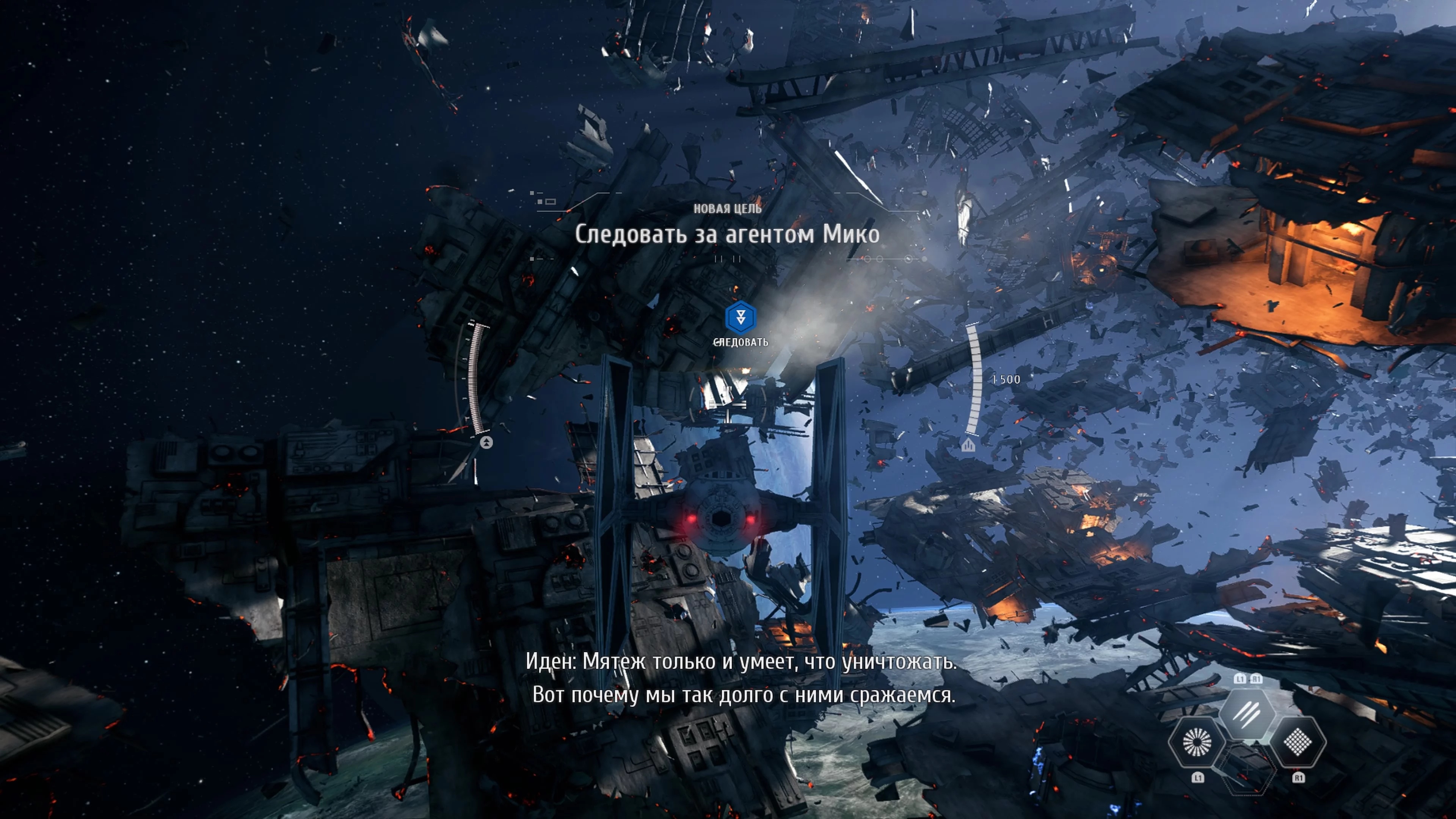This screenshot has width=1456, height=819.
Task: Select the Следовать за агентом Мико objective banner
Action: coord(727,234)
